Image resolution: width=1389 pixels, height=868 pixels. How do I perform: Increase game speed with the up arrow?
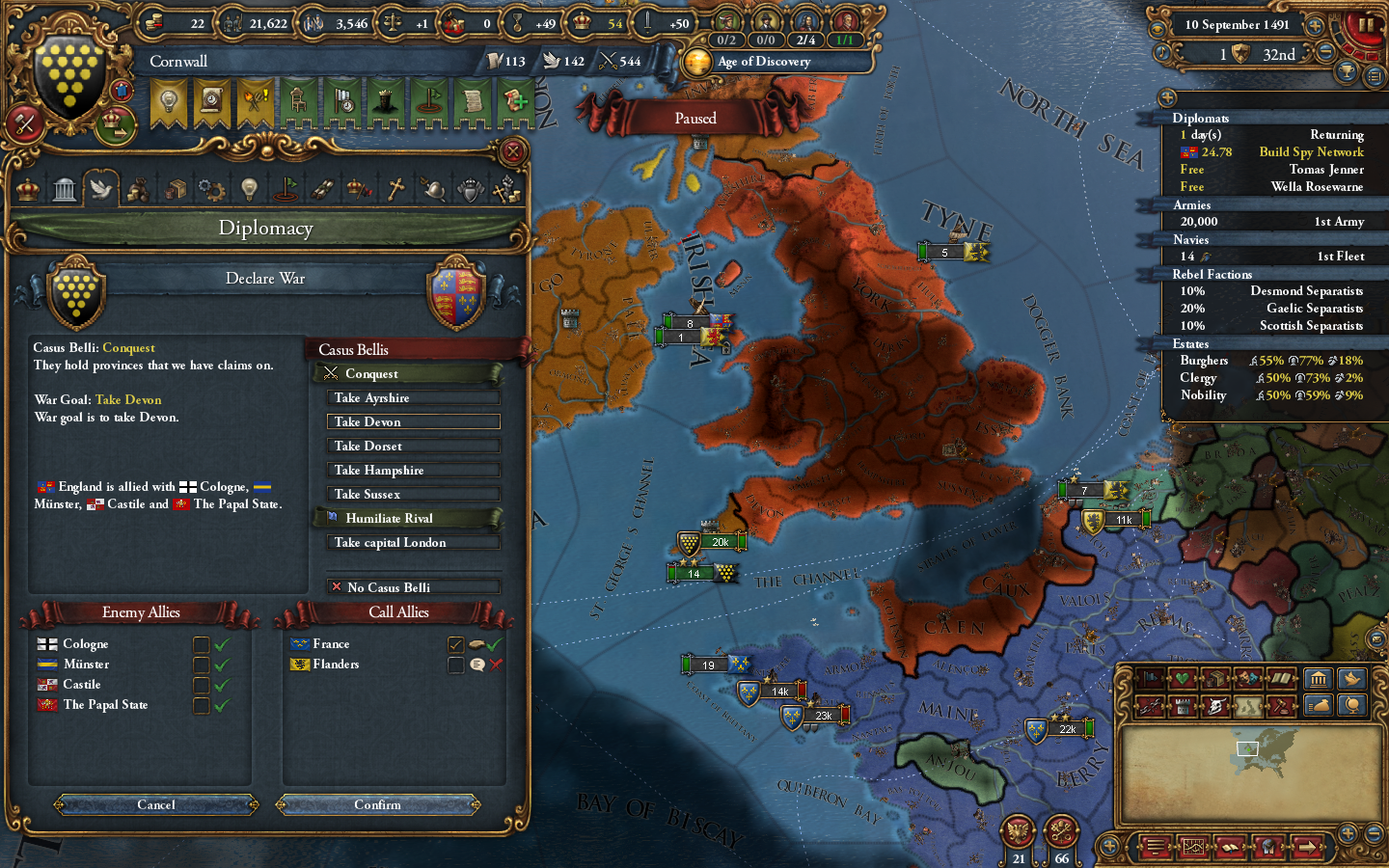pos(1314,26)
